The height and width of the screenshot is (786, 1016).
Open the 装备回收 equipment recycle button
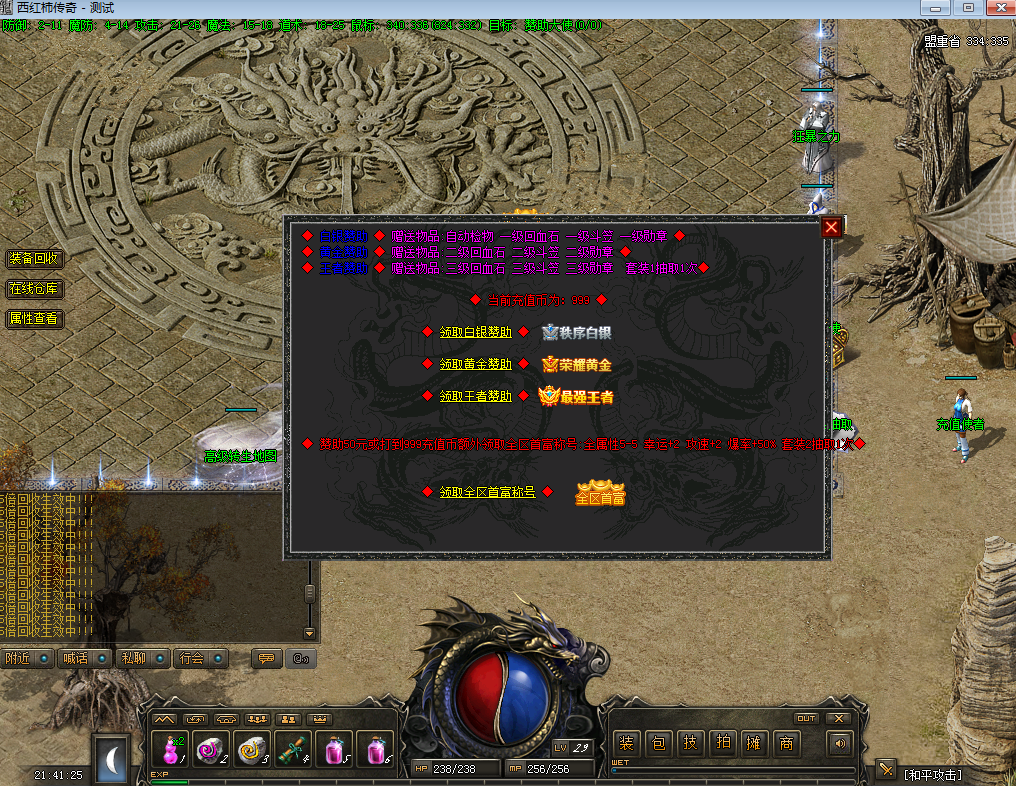tap(34, 258)
